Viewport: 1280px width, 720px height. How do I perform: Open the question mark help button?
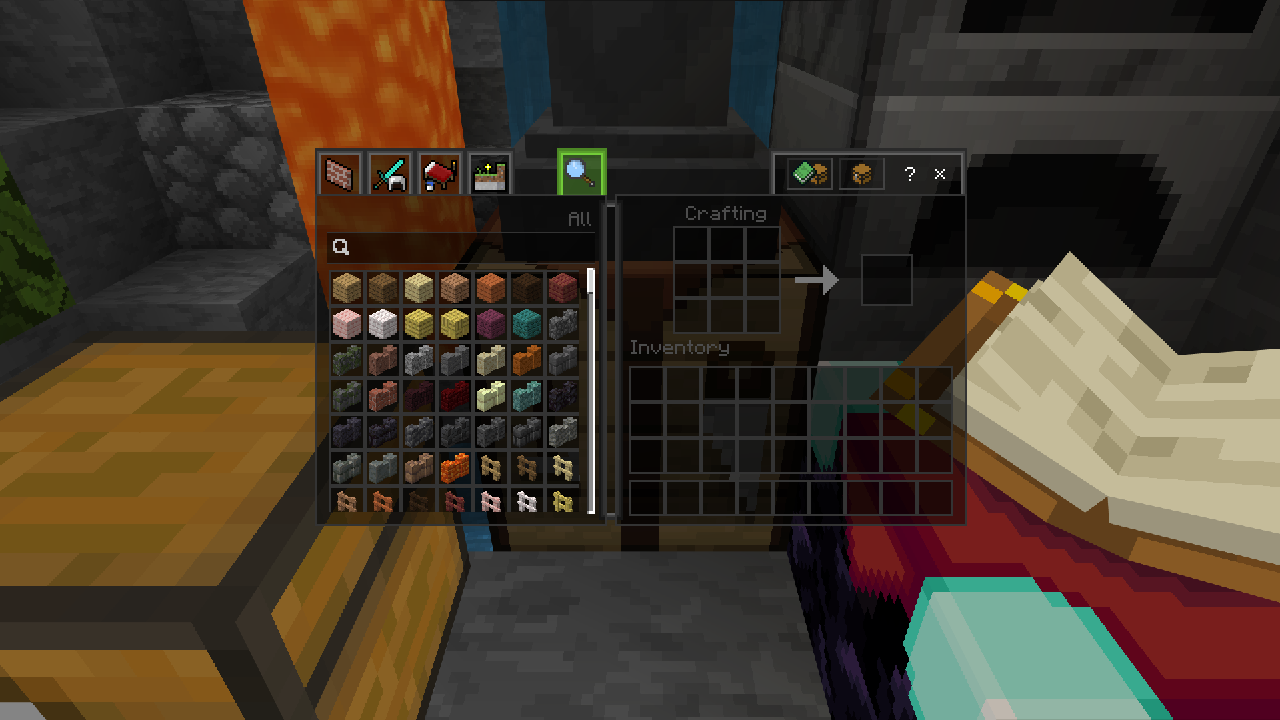[909, 174]
